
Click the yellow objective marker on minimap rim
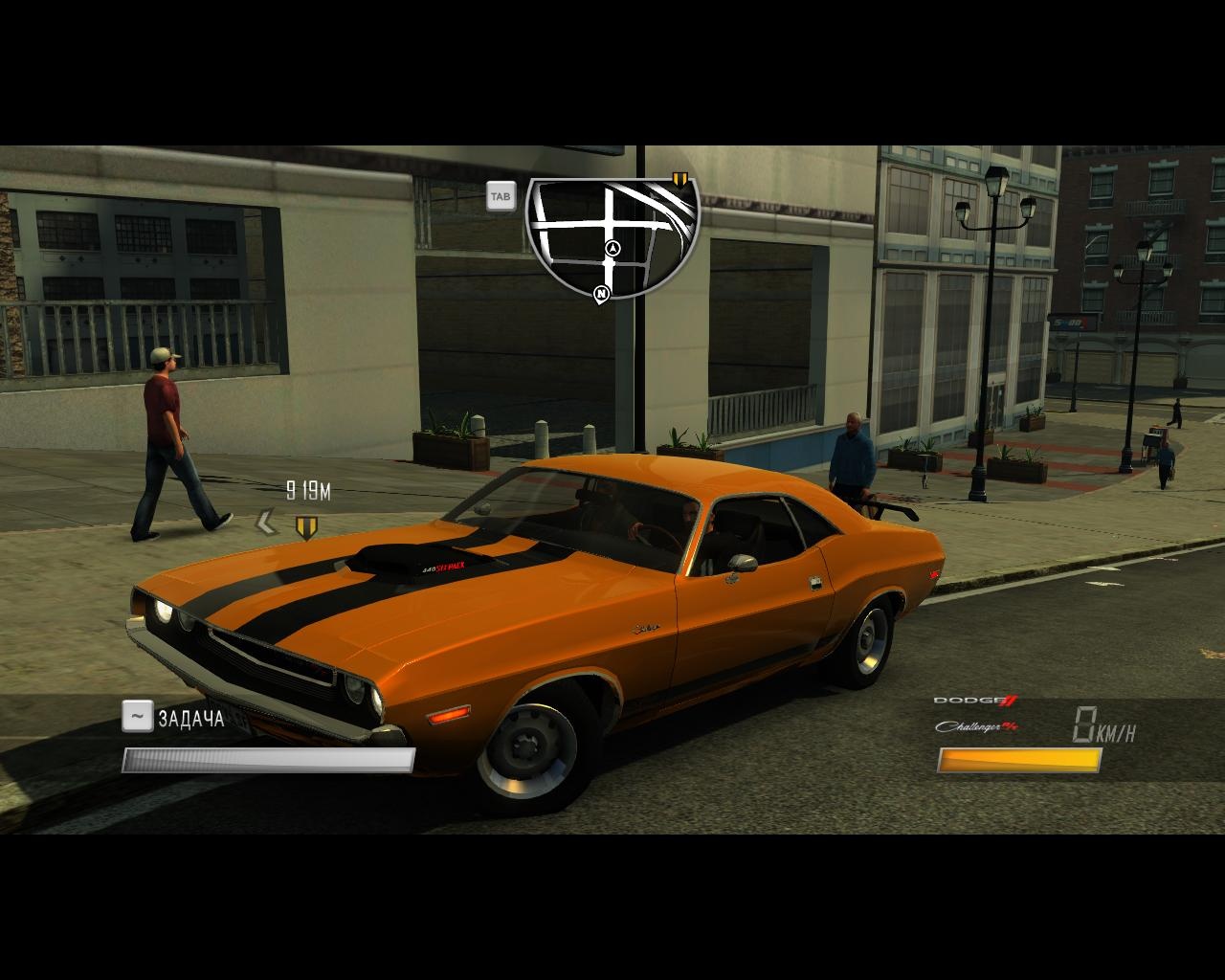coord(680,179)
